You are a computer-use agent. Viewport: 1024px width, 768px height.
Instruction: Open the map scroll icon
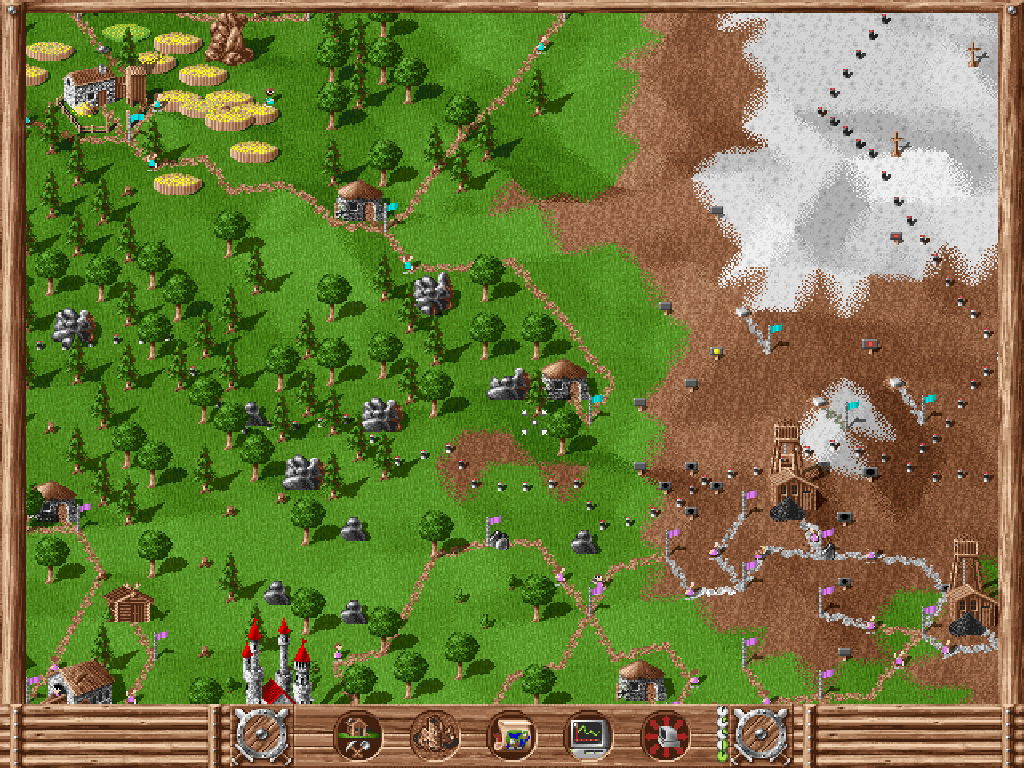click(511, 736)
